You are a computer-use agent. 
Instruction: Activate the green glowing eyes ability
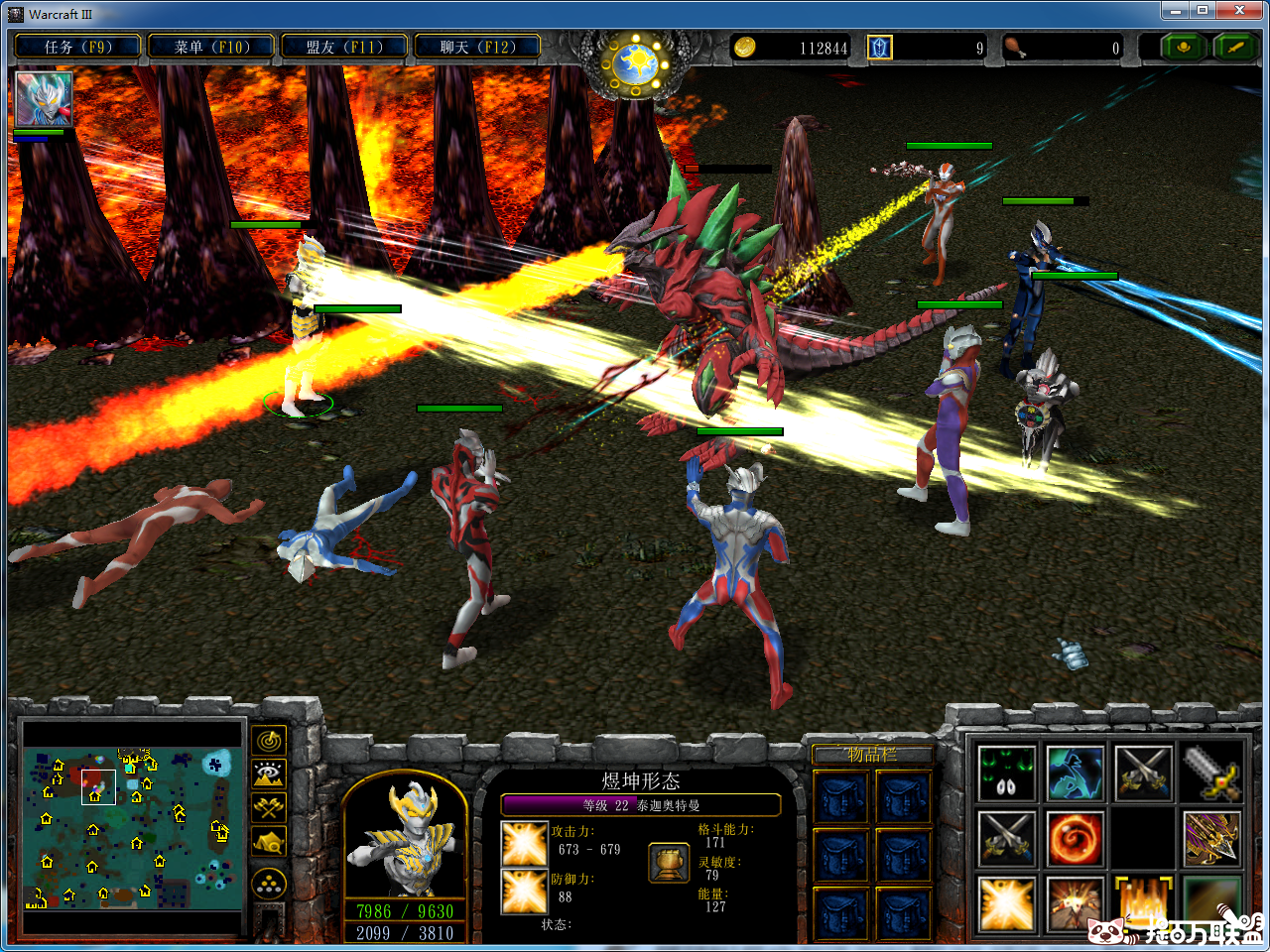pos(1007,773)
